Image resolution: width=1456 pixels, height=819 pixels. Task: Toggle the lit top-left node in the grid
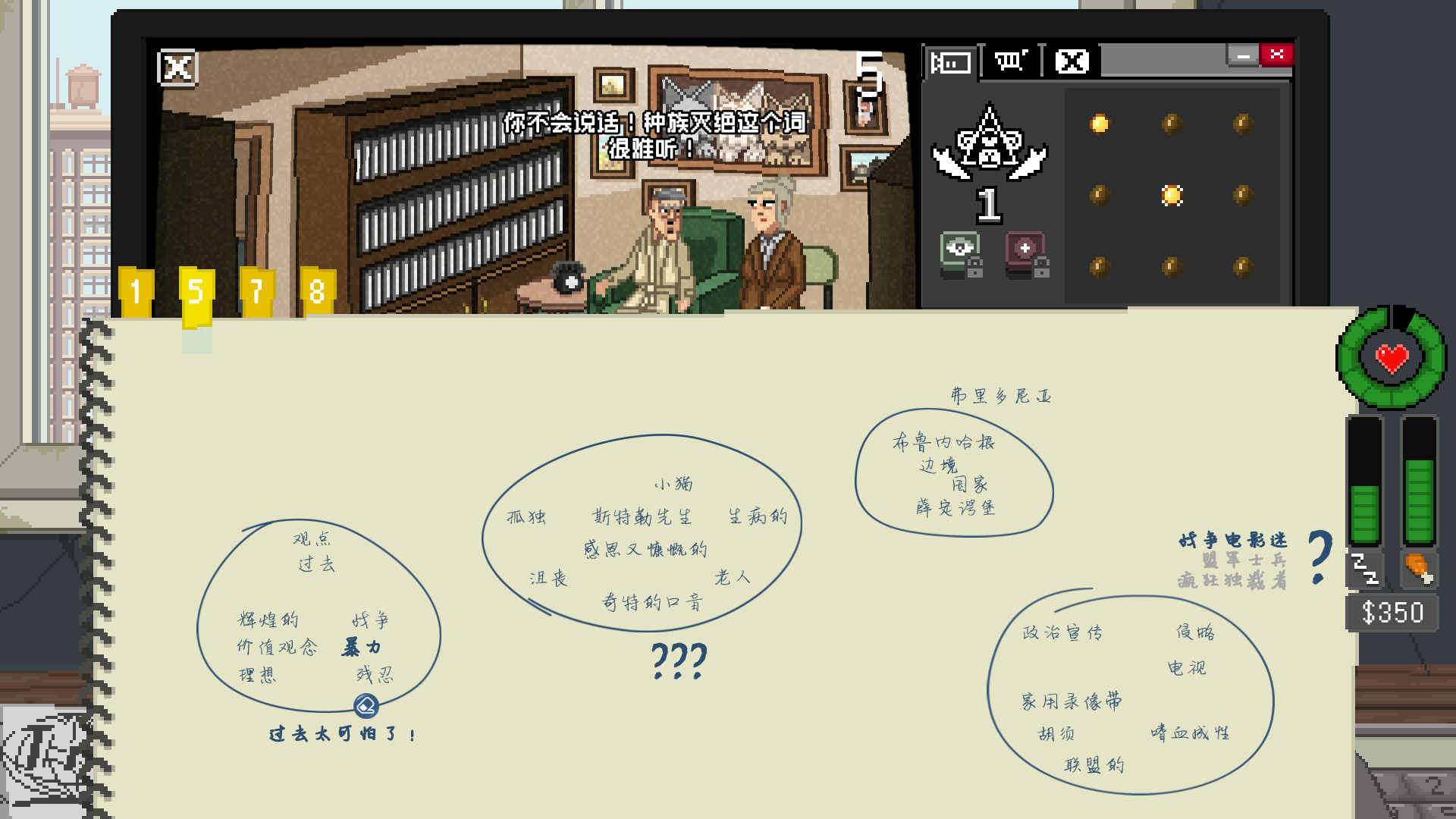(x=1100, y=121)
